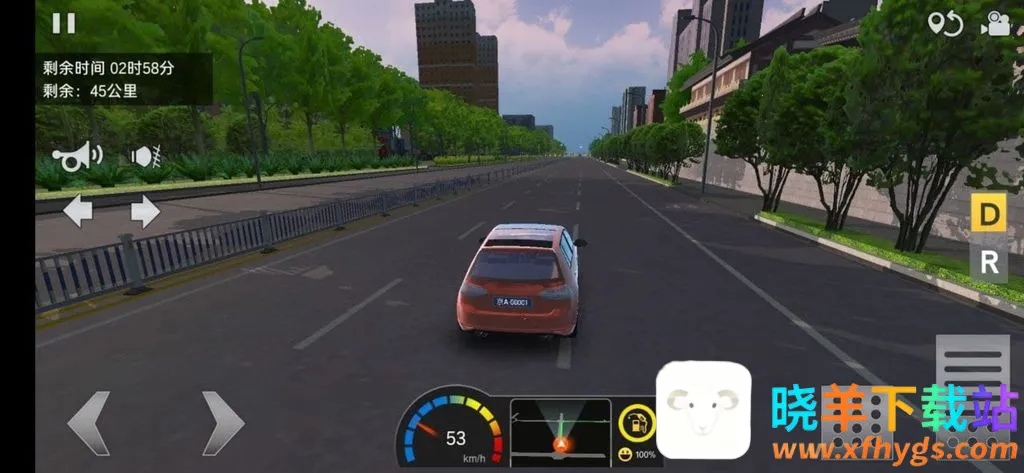
Task: Shift into Drive gear D
Action: point(988,213)
